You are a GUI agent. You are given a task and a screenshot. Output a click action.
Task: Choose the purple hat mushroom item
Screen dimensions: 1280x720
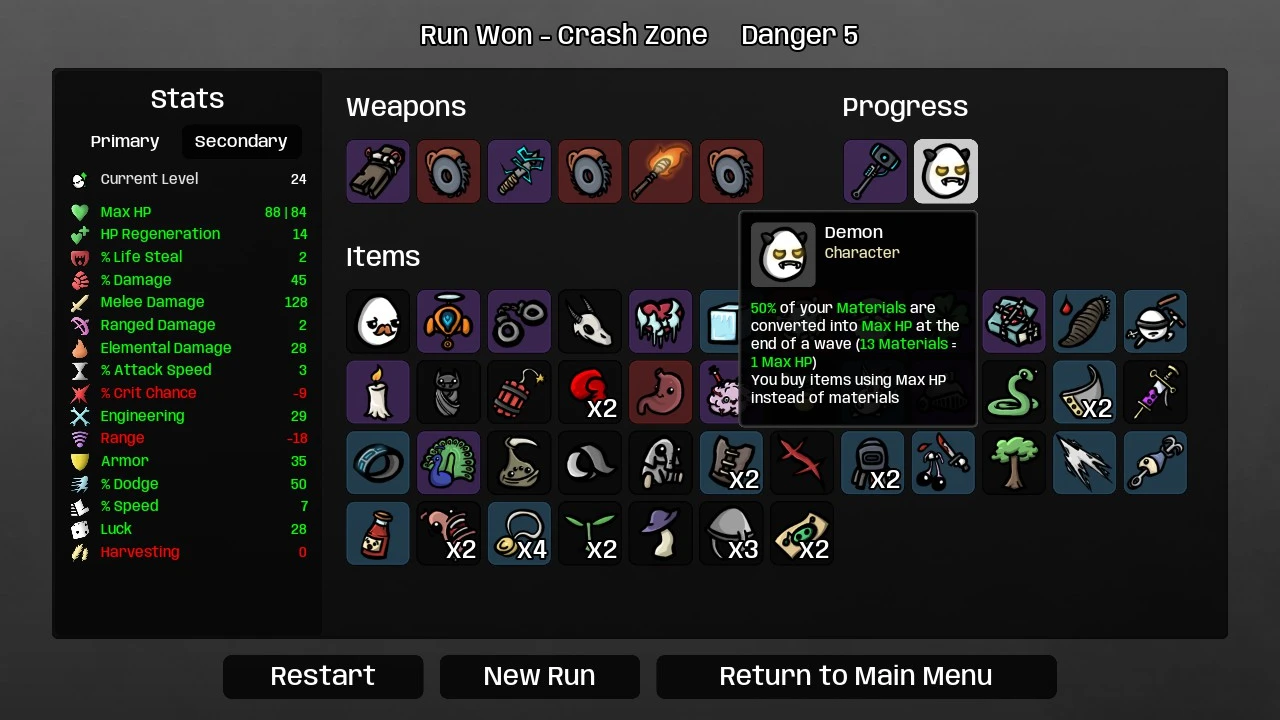pos(660,533)
